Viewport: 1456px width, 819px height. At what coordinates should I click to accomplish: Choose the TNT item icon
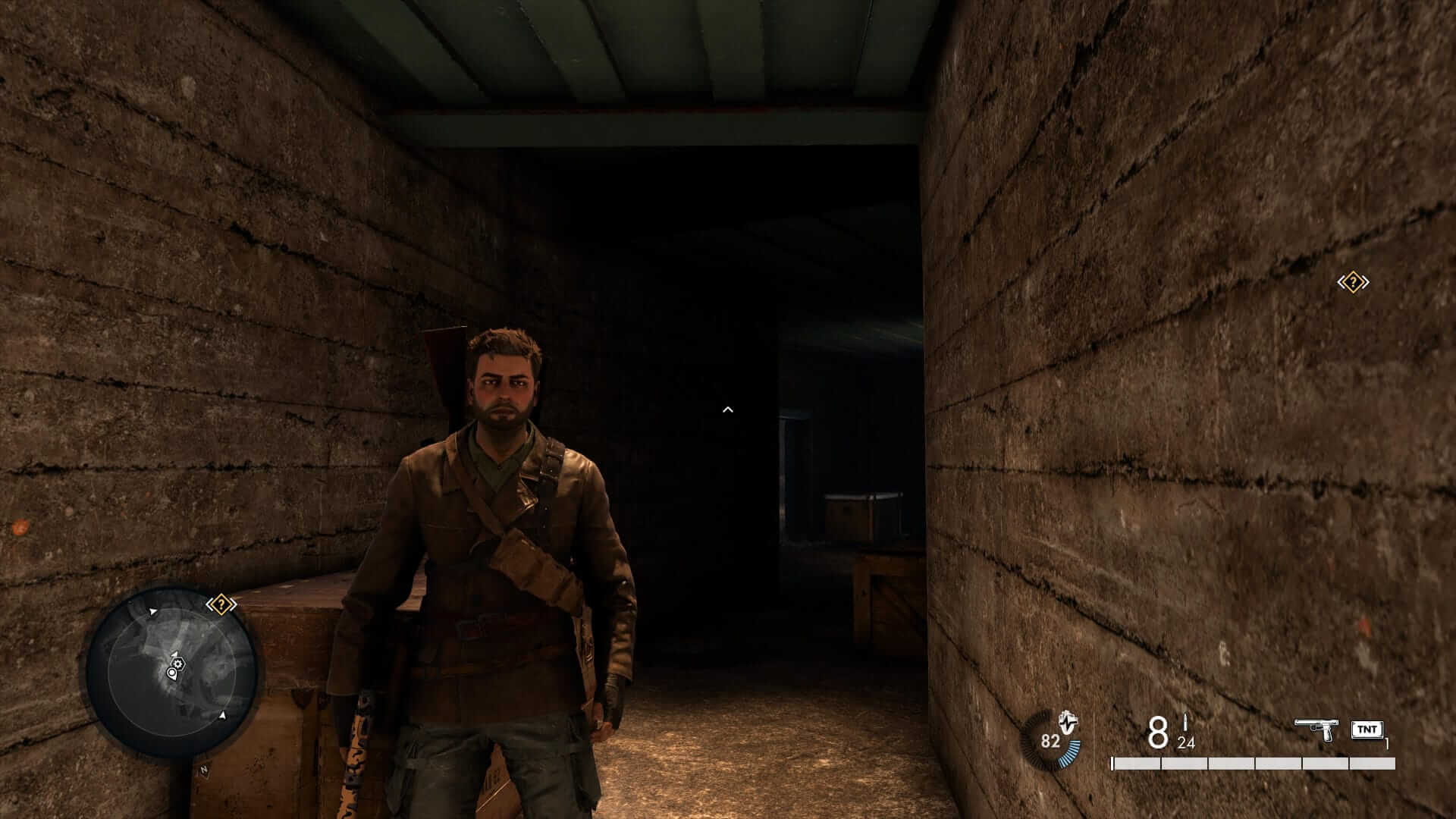coord(1367,730)
